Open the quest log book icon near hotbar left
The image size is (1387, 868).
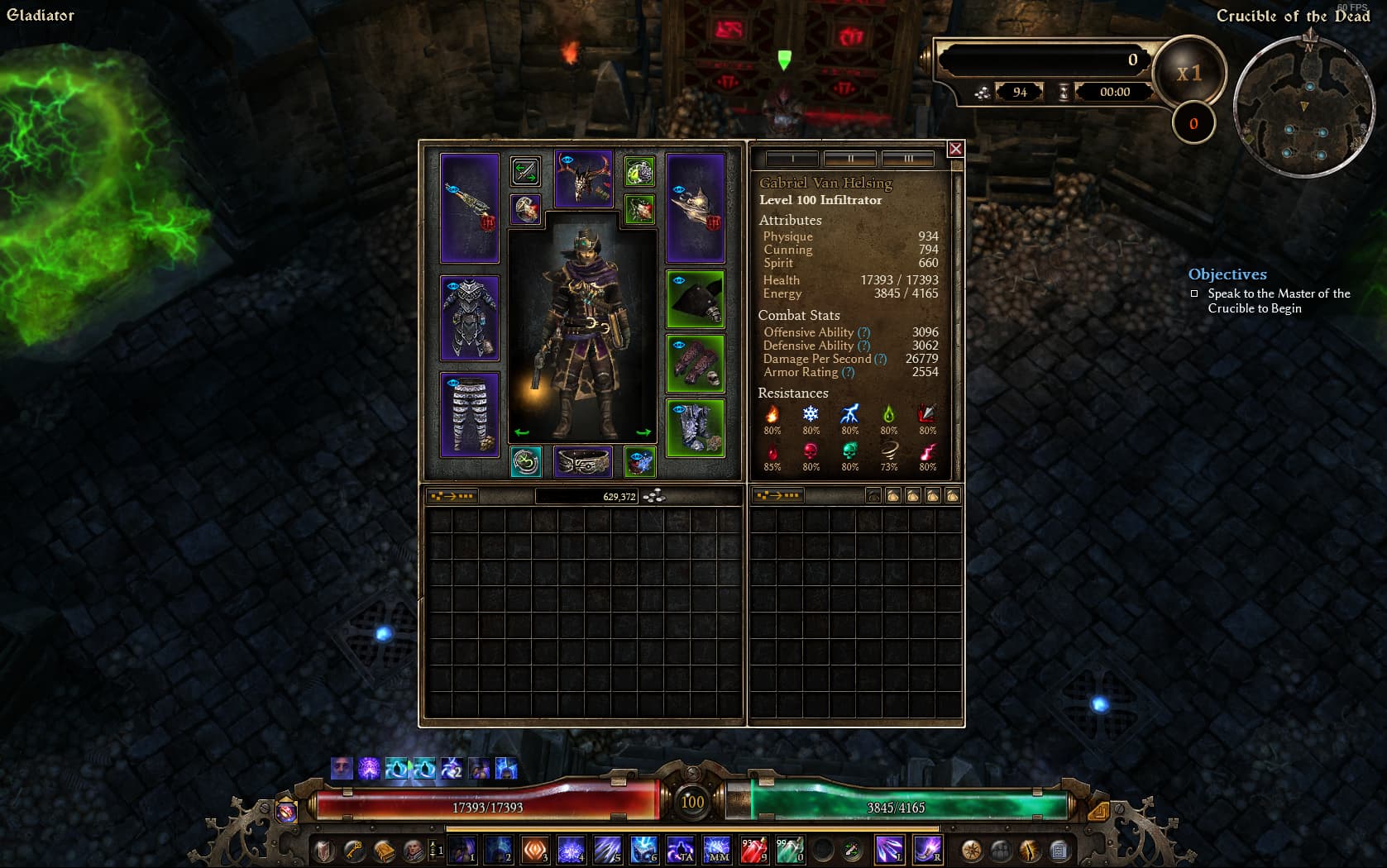(383, 850)
